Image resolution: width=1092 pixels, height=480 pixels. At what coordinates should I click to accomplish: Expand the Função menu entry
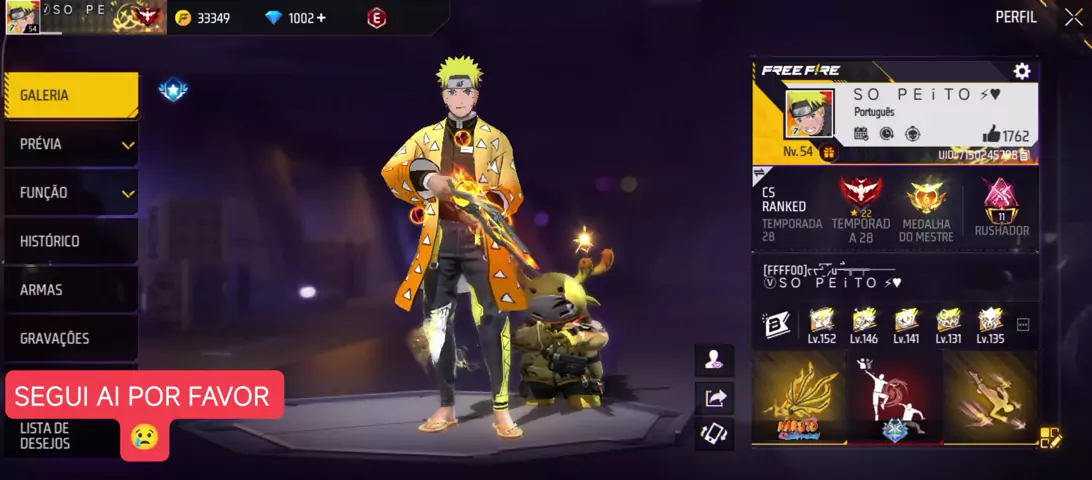tap(70, 193)
